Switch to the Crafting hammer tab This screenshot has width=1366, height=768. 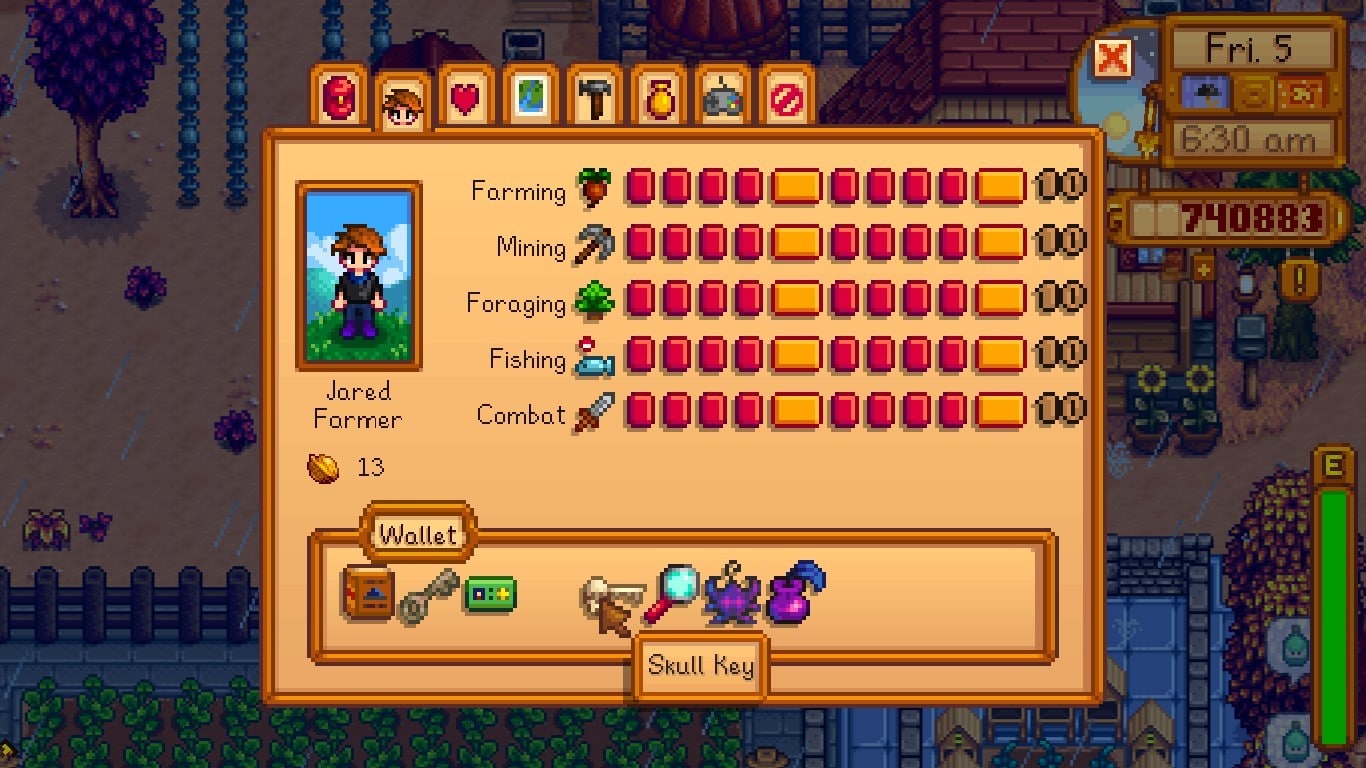594,98
